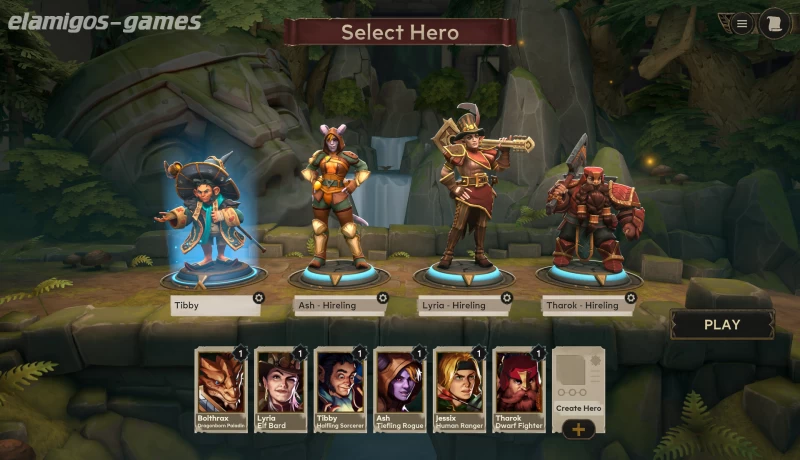Click the gear on Ash - Hireling nameplate
The width and height of the screenshot is (800, 460).
click(x=382, y=298)
